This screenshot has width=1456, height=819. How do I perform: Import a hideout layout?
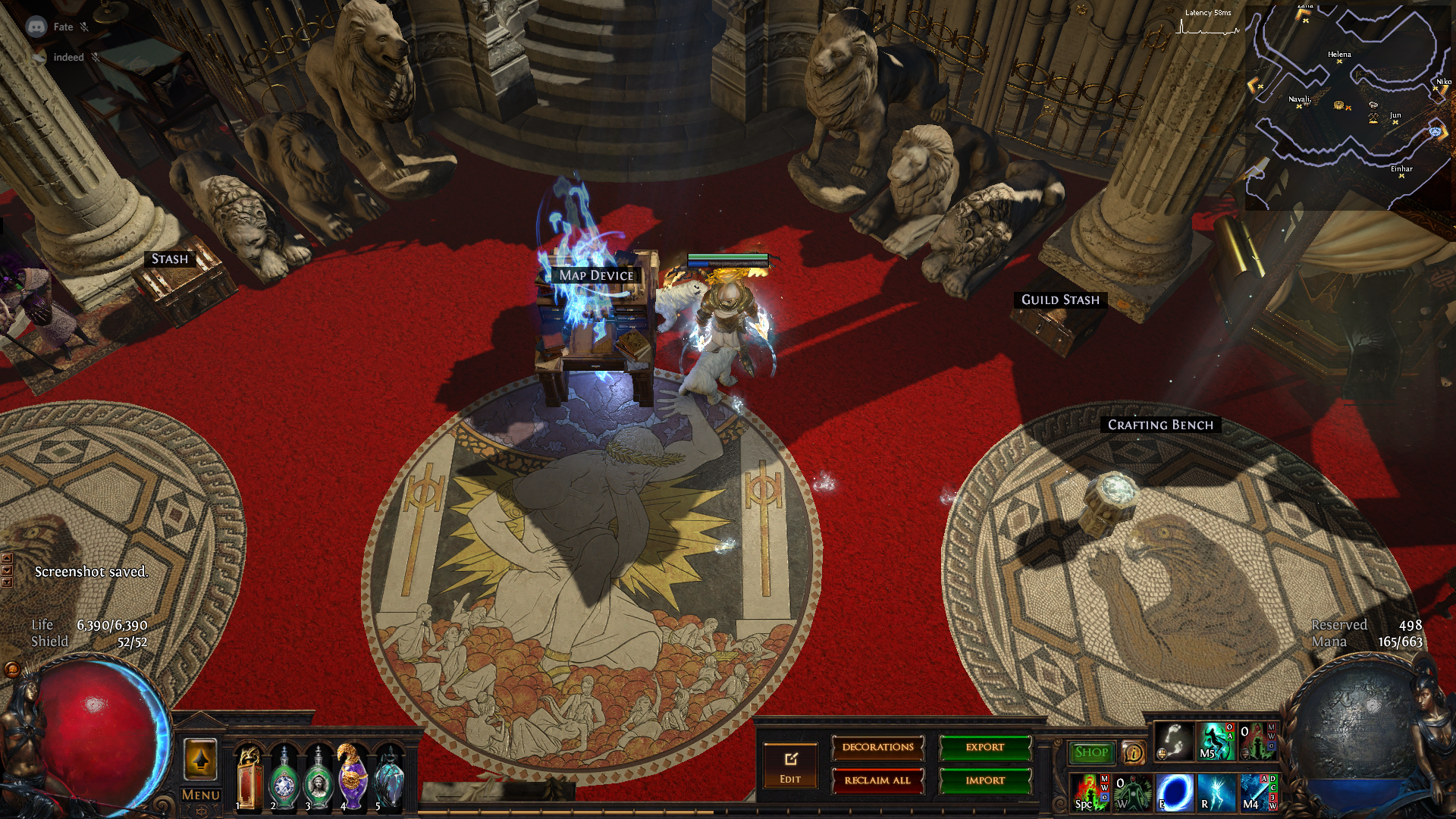985,780
